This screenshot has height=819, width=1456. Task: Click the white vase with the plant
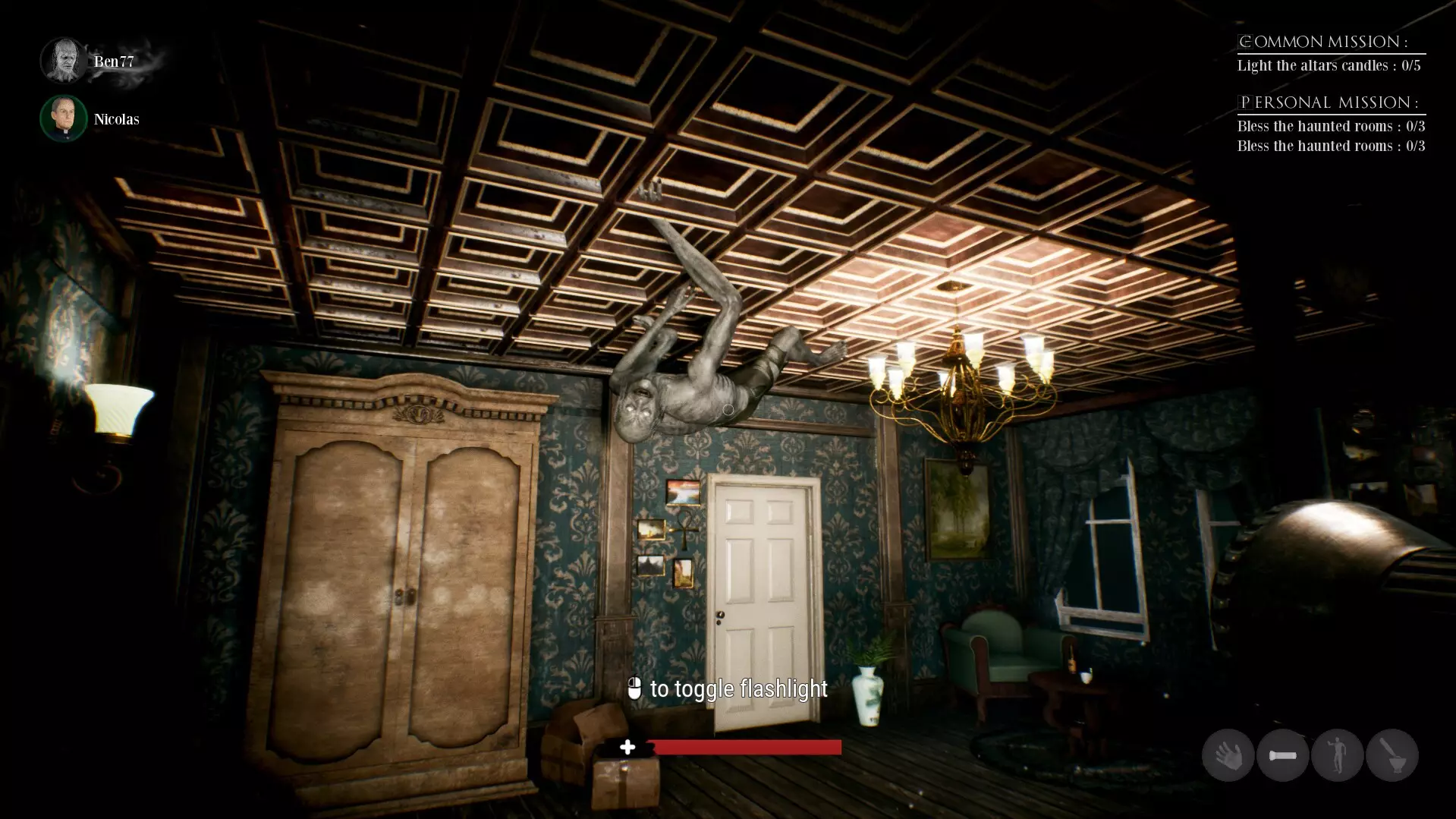[x=867, y=695]
